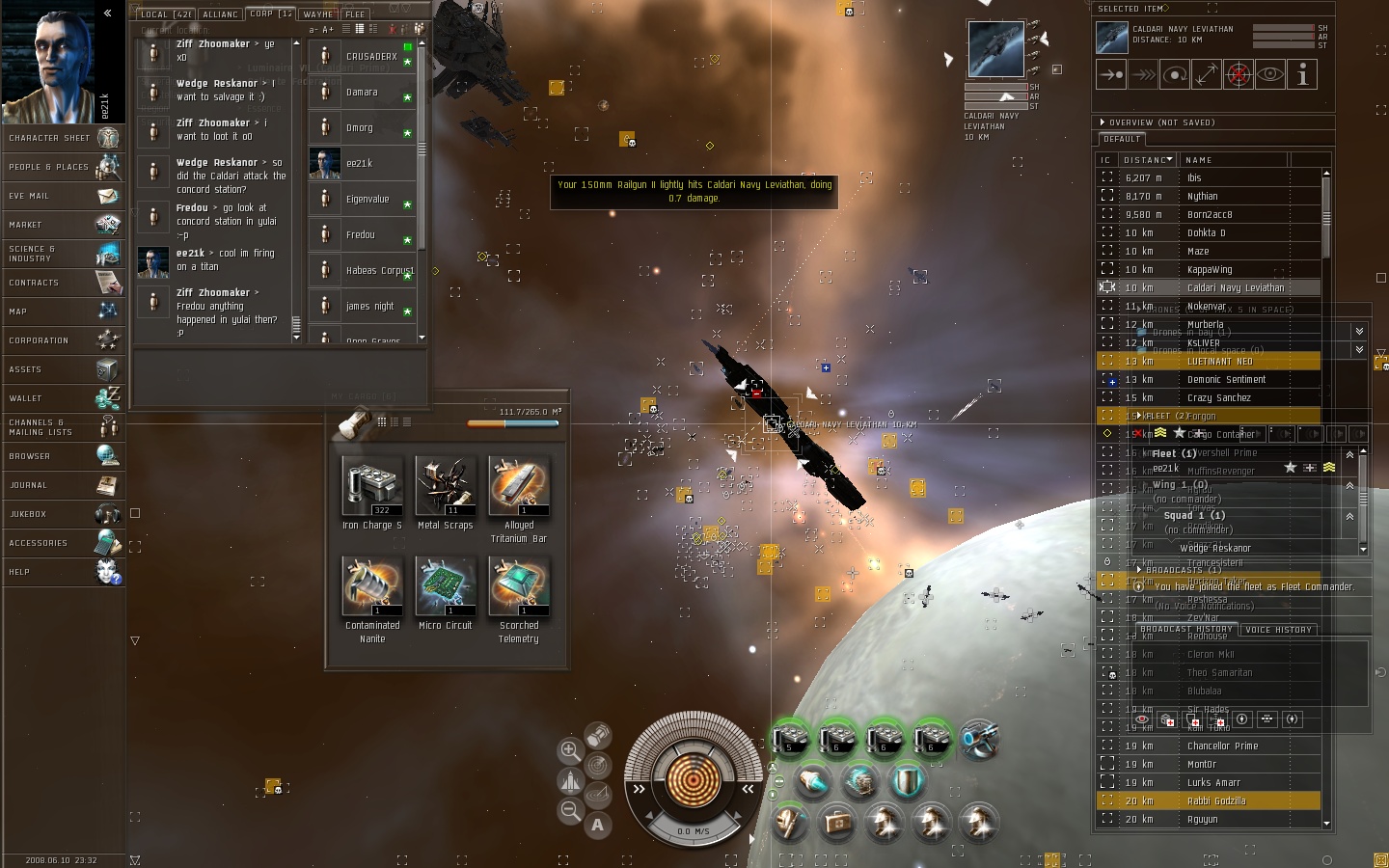
Task: Pick the Scorched Telemetry cargo item
Action: point(518,587)
